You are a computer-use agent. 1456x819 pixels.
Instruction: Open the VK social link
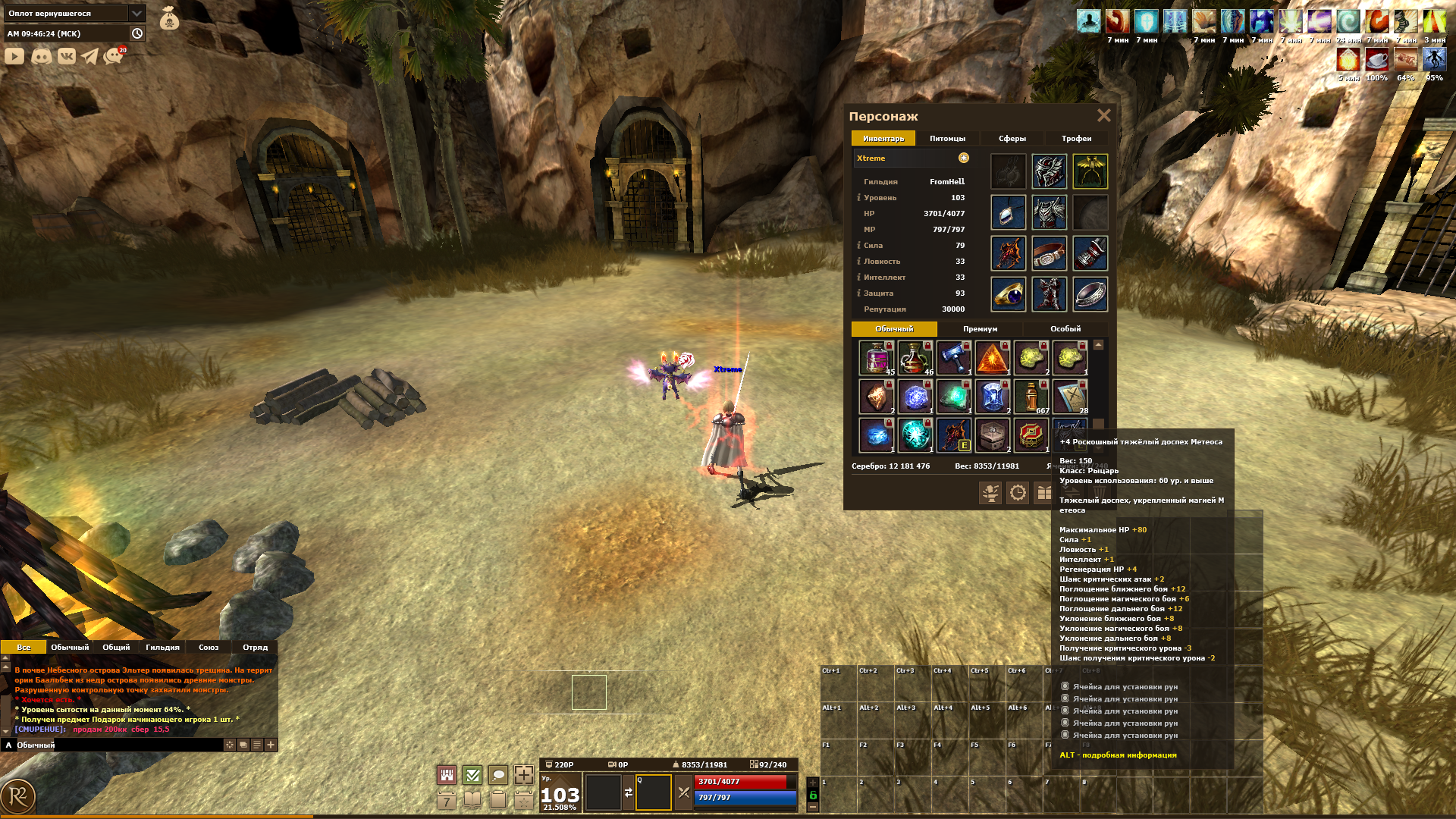pos(66,56)
